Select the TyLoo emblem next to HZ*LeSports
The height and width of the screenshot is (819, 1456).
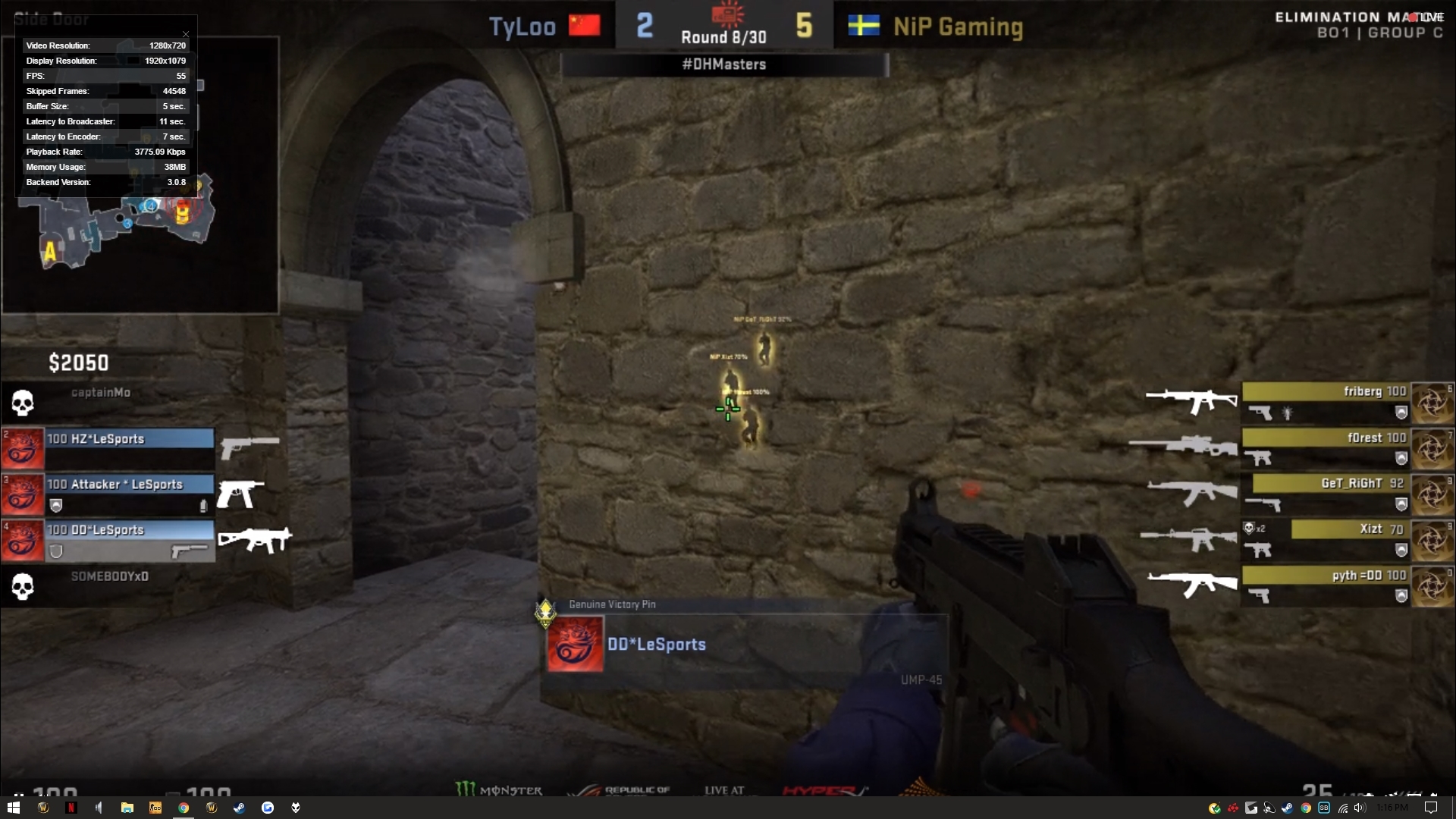tap(23, 449)
